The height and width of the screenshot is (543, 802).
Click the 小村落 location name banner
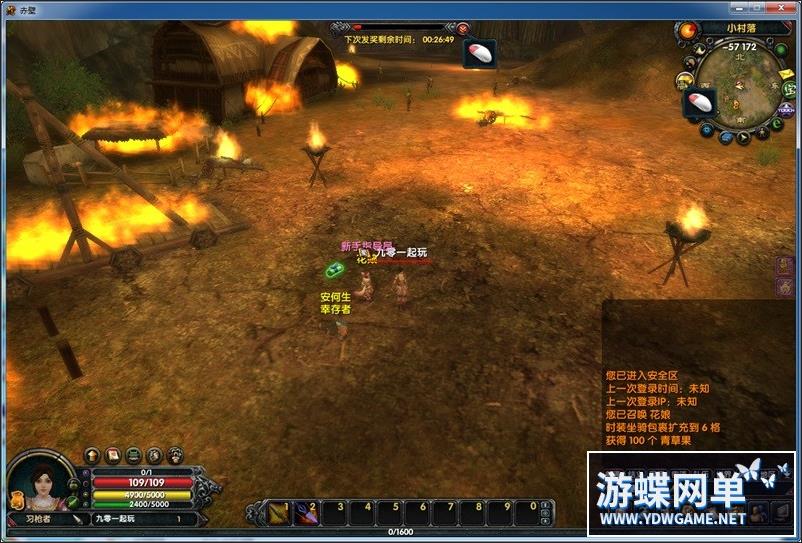click(x=744, y=29)
